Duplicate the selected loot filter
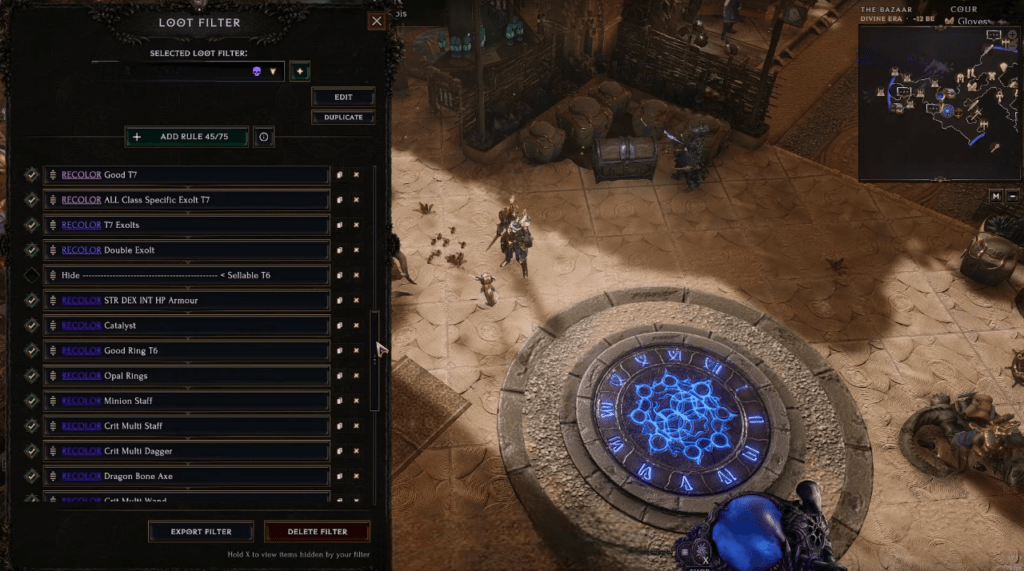1024x571 pixels. coord(343,117)
